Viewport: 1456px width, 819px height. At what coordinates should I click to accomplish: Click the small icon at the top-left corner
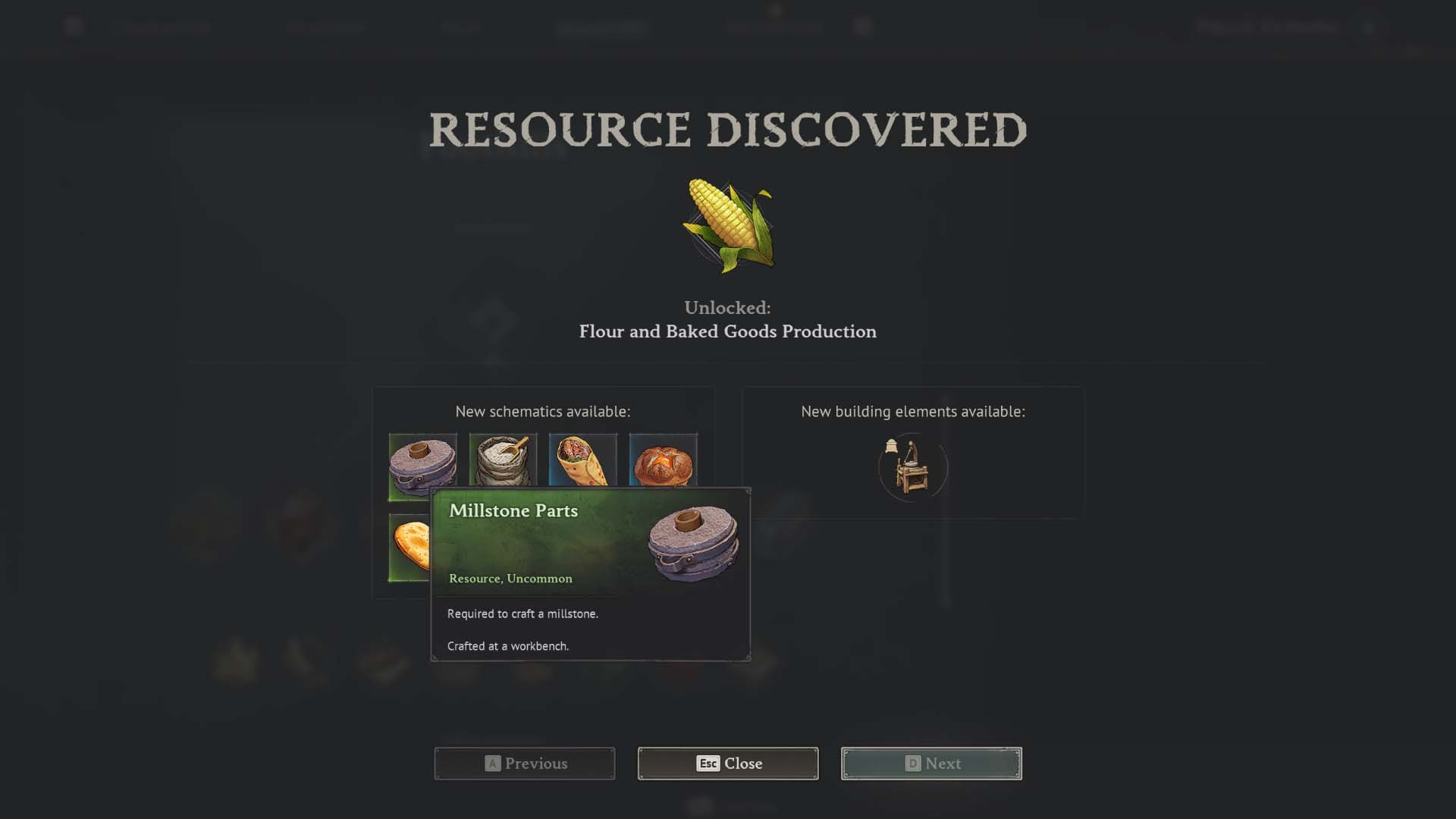coord(73,25)
